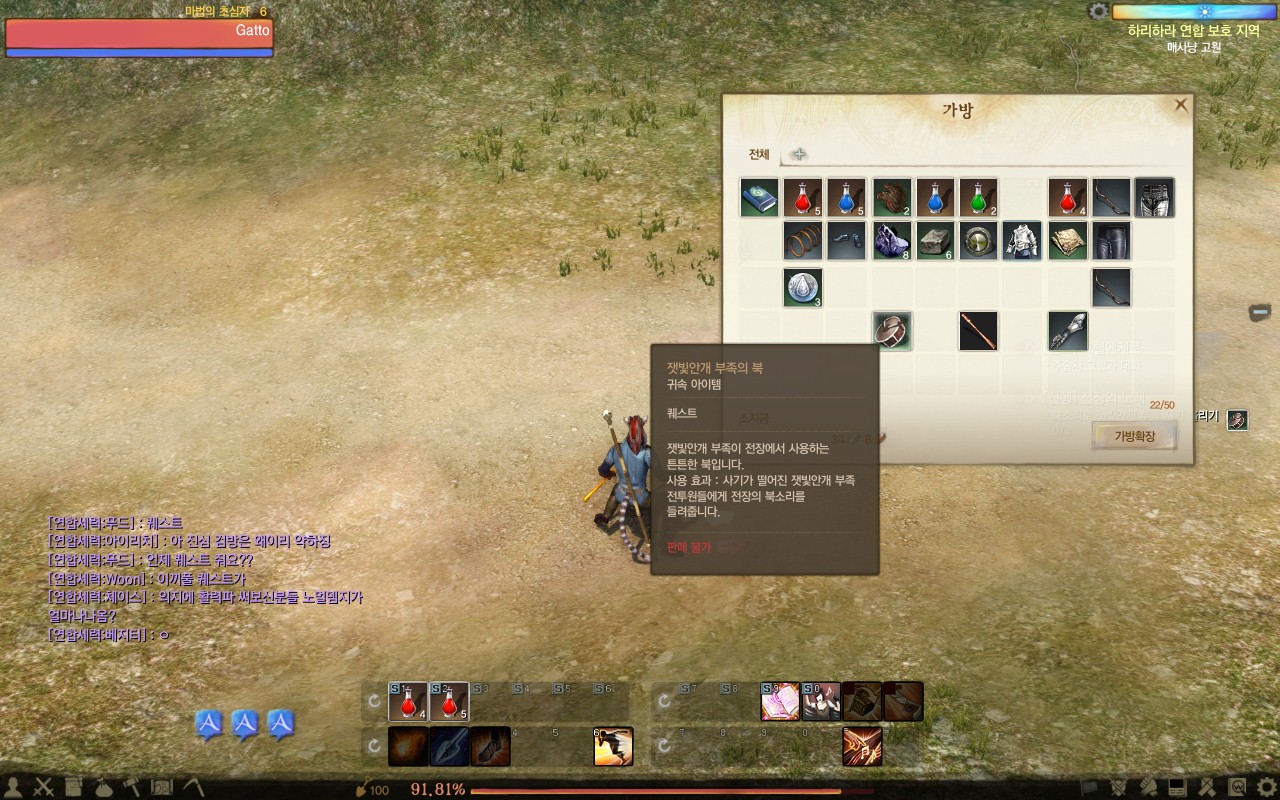
Task: Pick the steel gauntlet in the bag
Action: coord(1067,331)
